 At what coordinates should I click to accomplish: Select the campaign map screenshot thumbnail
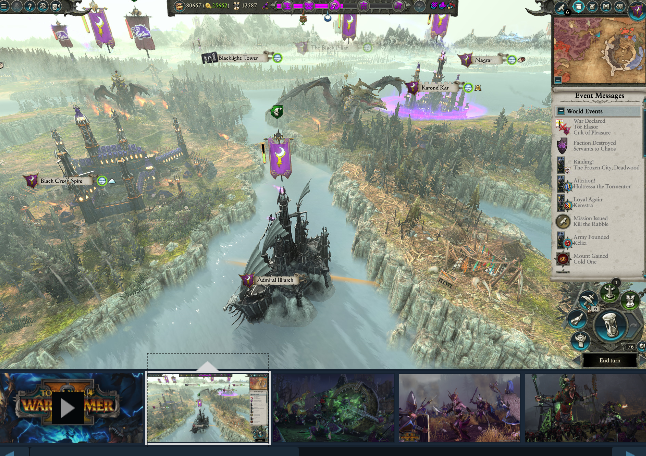[x=209, y=408]
